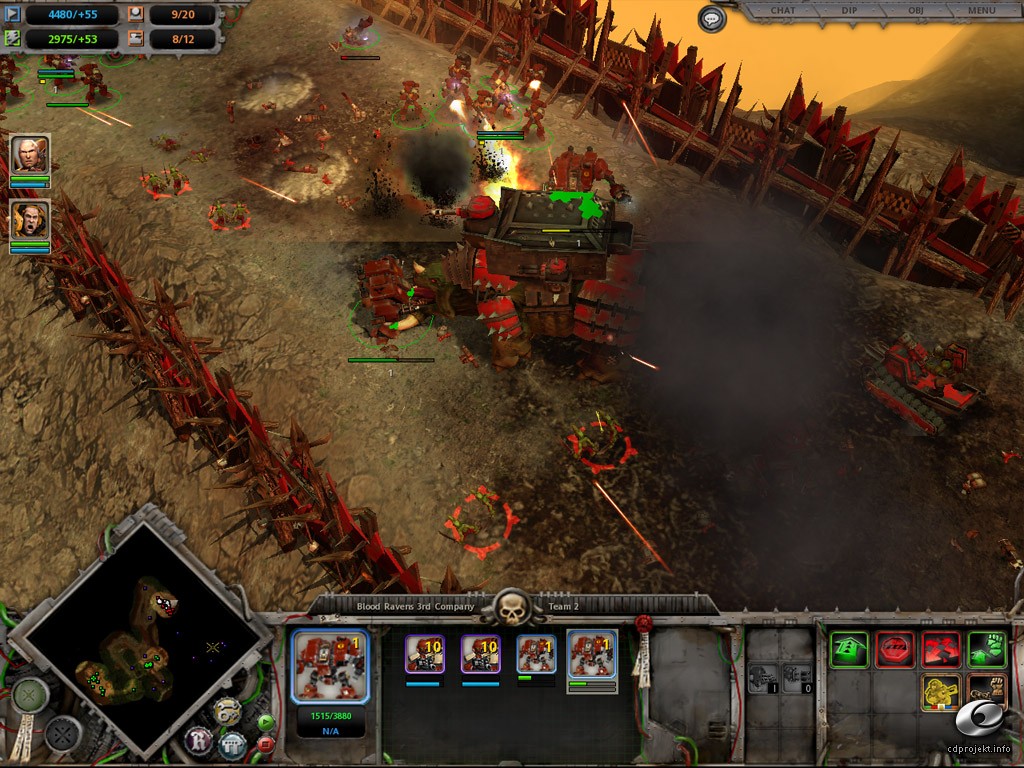Activate the red stop command
Viewport: 1024px width, 768px height.
pyautogui.click(x=895, y=650)
